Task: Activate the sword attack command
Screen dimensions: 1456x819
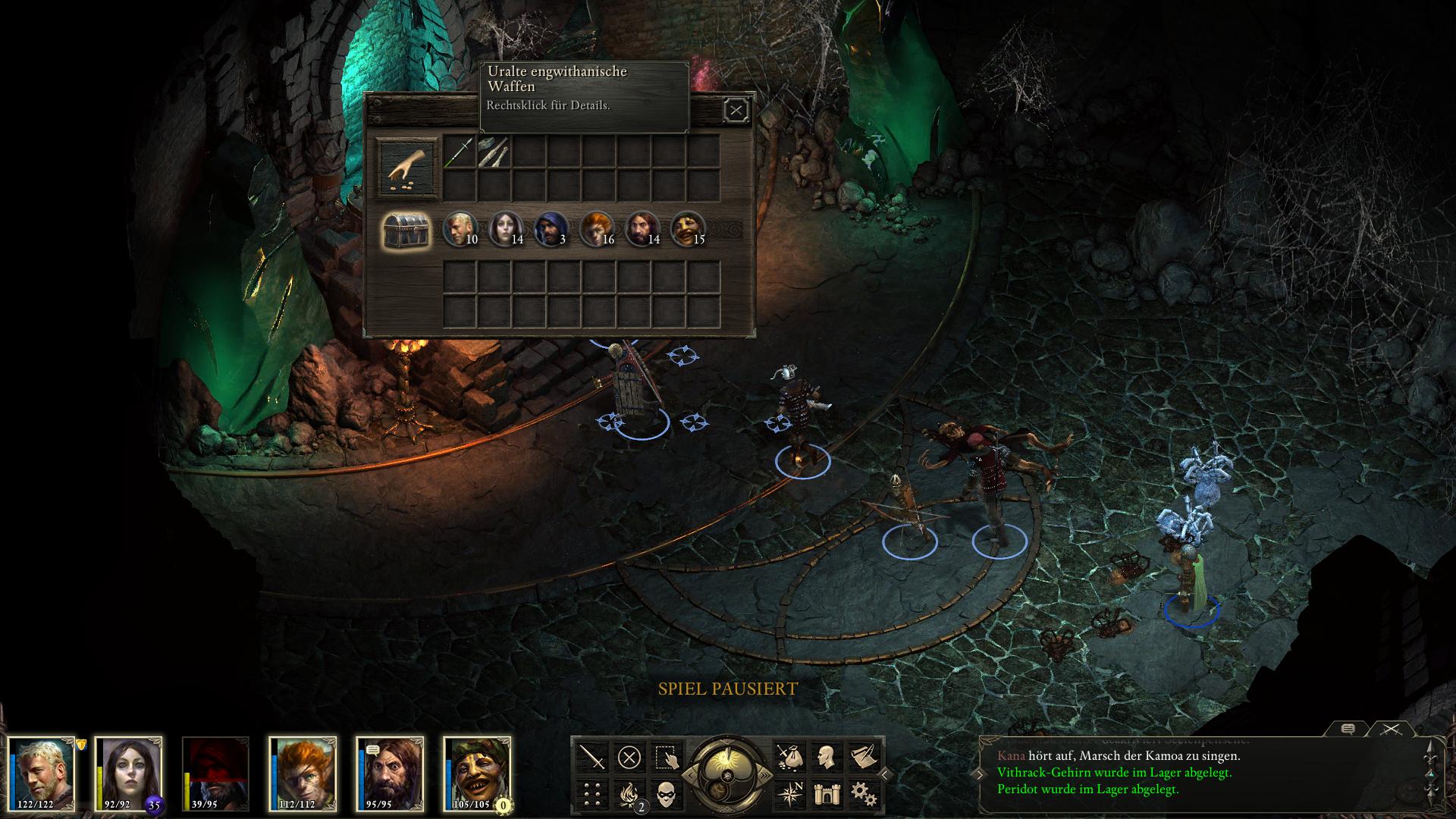Action: tap(592, 757)
